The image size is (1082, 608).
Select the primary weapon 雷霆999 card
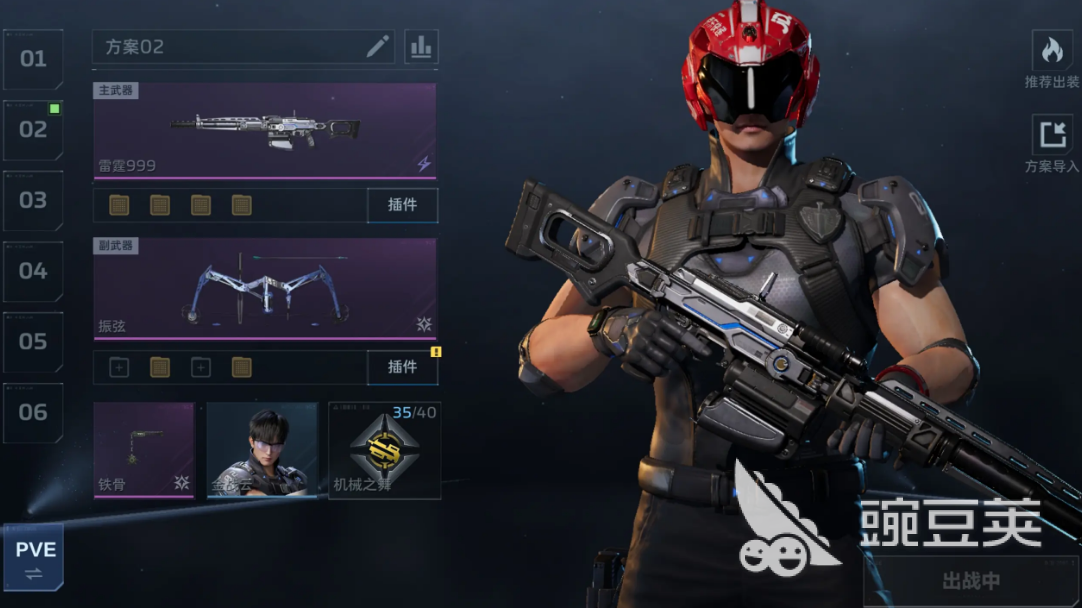[x=265, y=131]
